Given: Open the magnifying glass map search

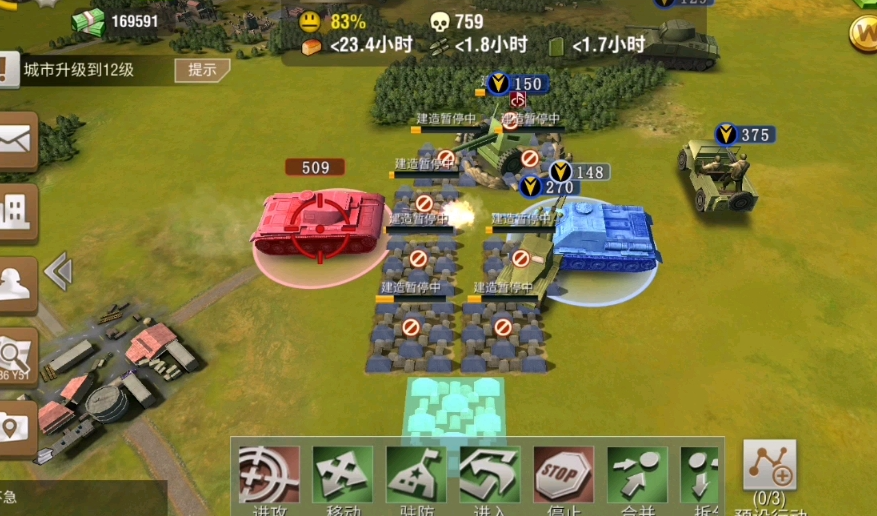Looking at the screenshot, I should click(16, 354).
